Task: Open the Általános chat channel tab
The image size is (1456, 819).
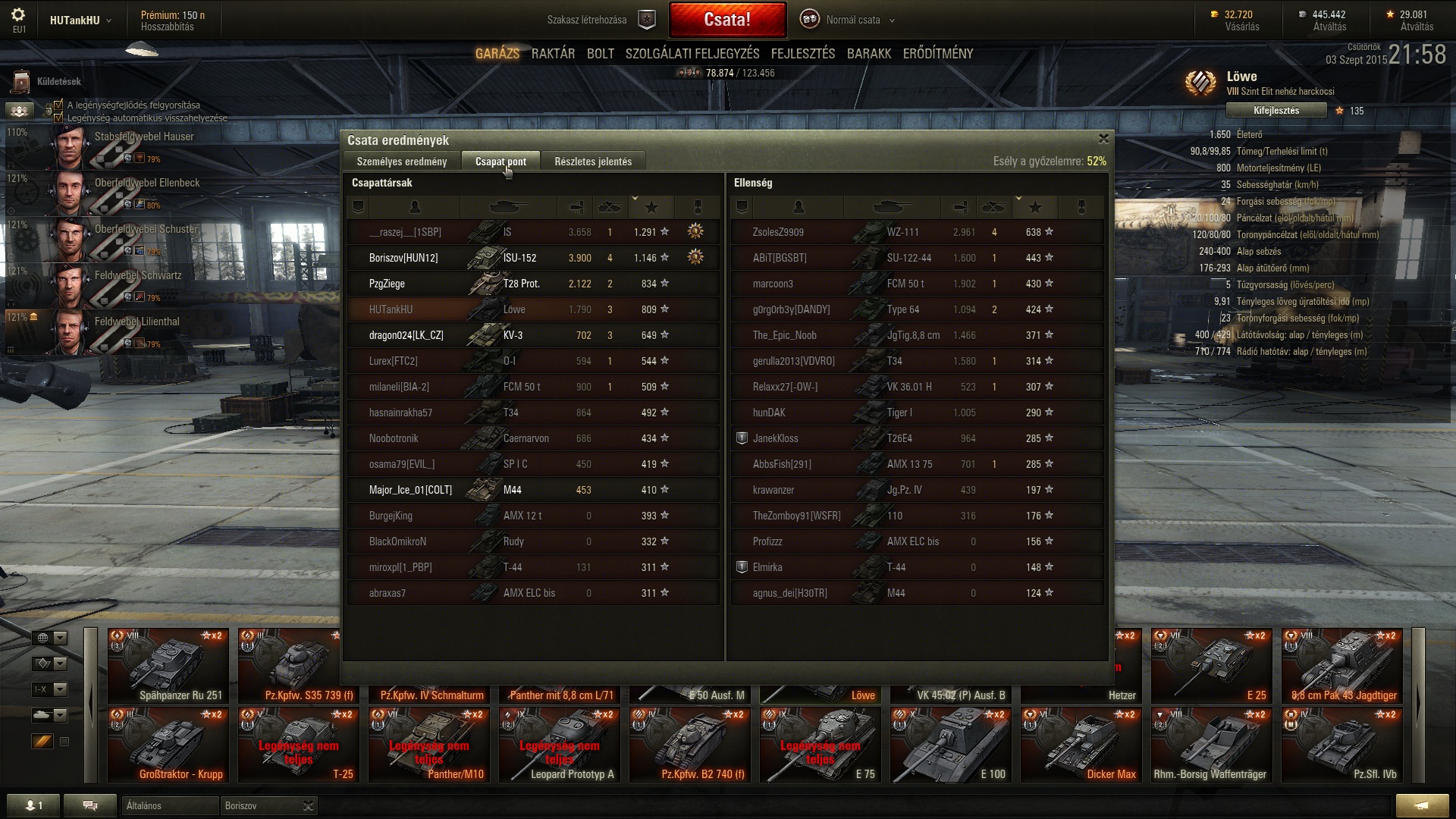Action: [x=168, y=805]
